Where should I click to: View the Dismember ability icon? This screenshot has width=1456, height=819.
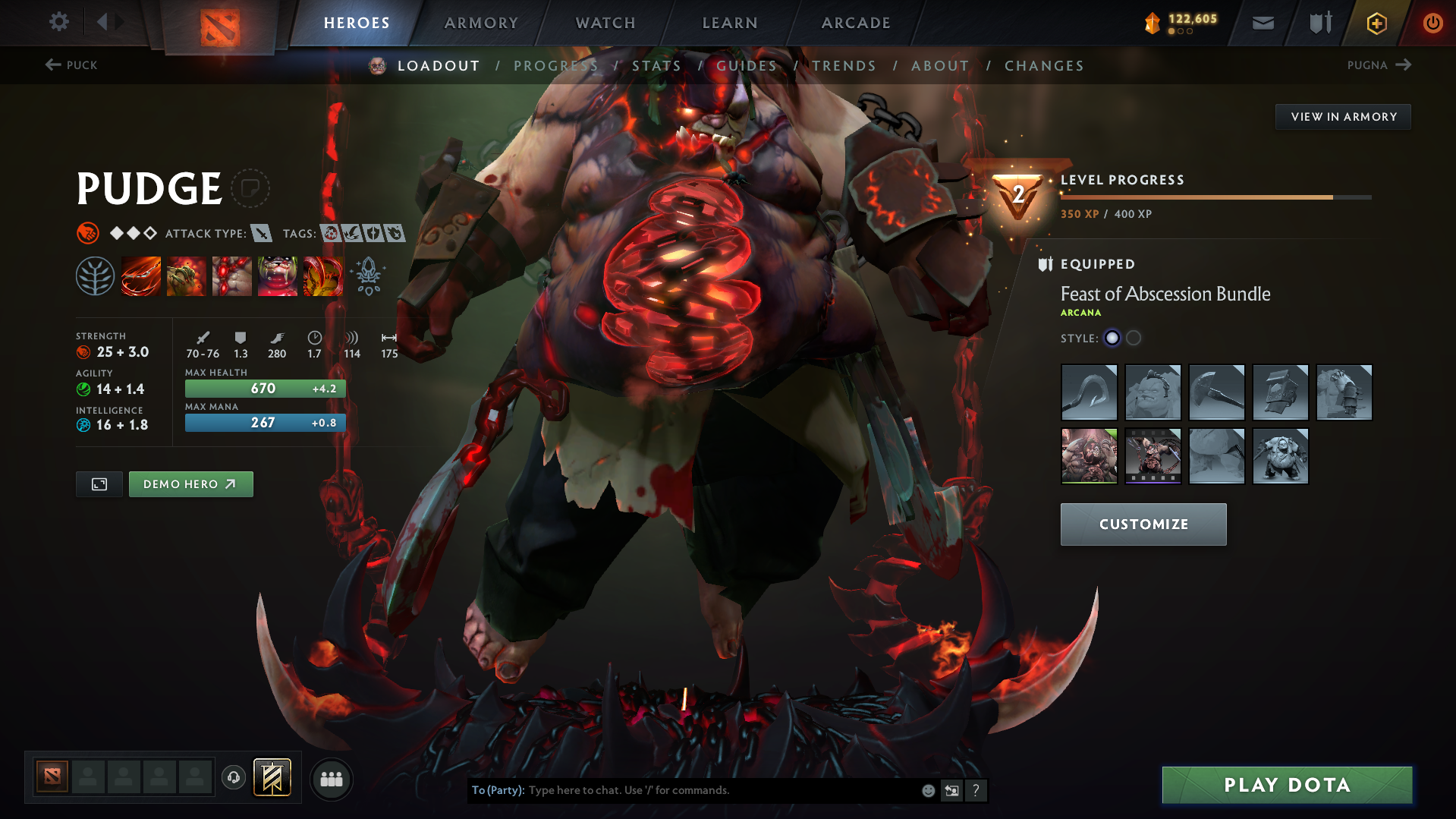pyautogui.click(x=278, y=276)
